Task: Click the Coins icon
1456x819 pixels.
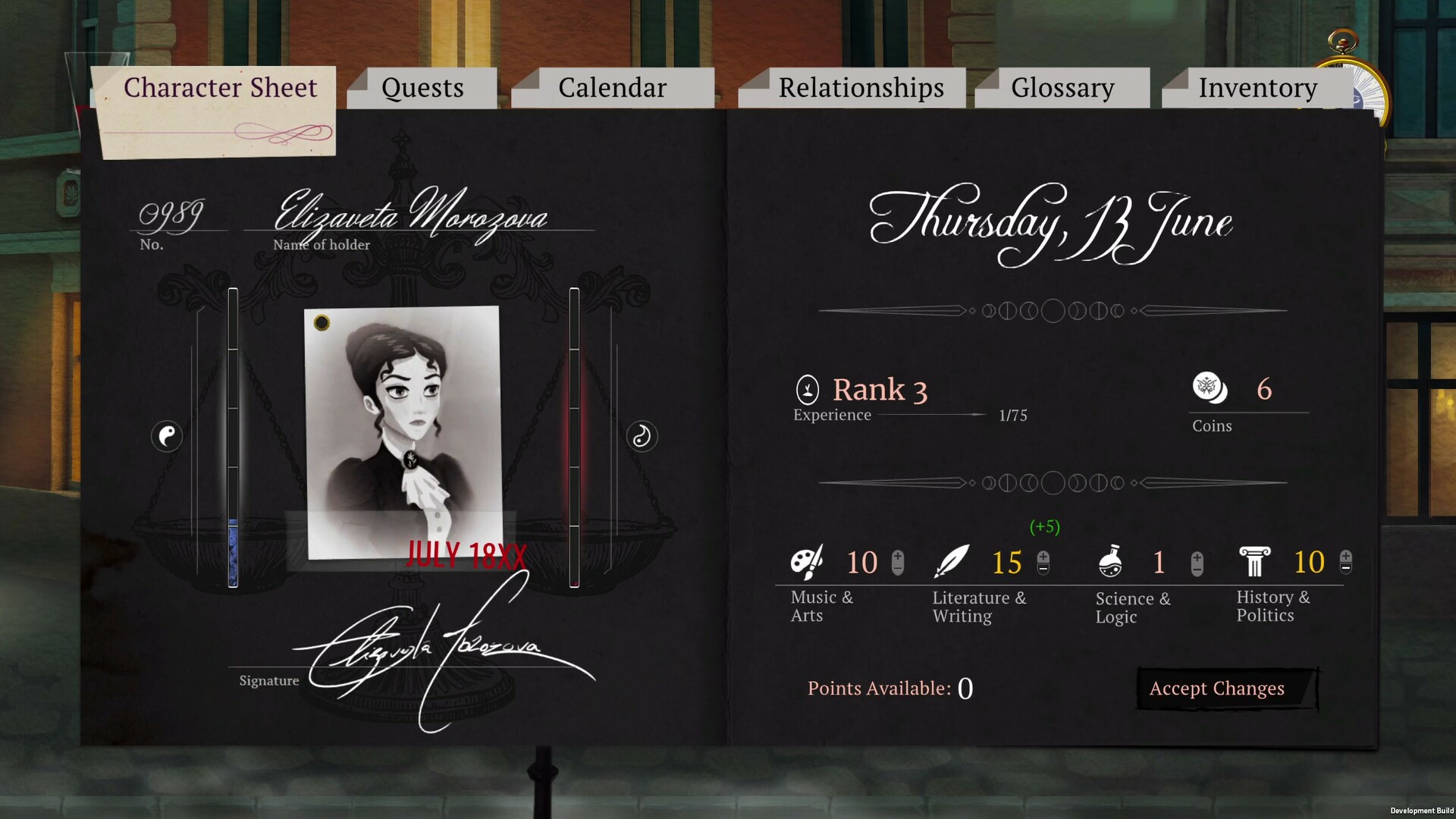Action: 1209,388
